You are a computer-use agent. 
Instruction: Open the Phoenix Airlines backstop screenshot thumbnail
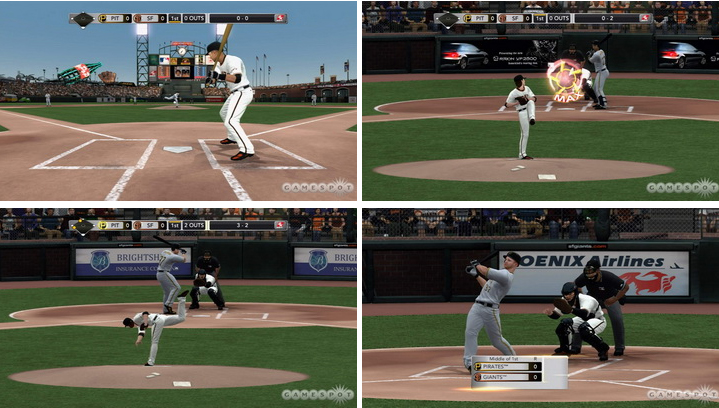tap(540, 306)
